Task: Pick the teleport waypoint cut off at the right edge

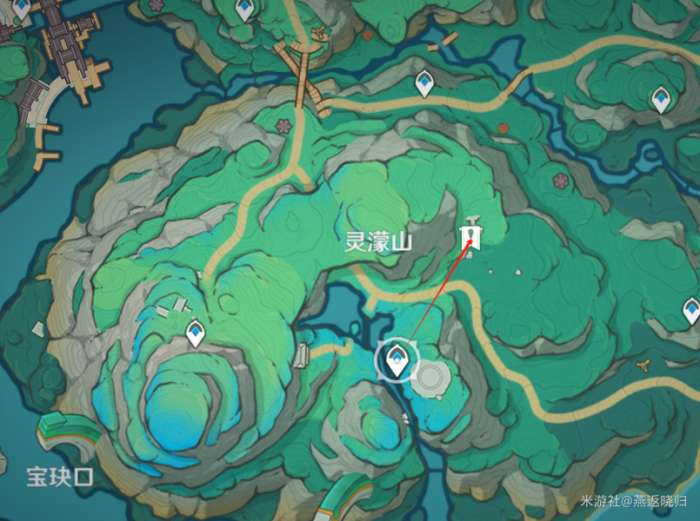Action: (691, 309)
